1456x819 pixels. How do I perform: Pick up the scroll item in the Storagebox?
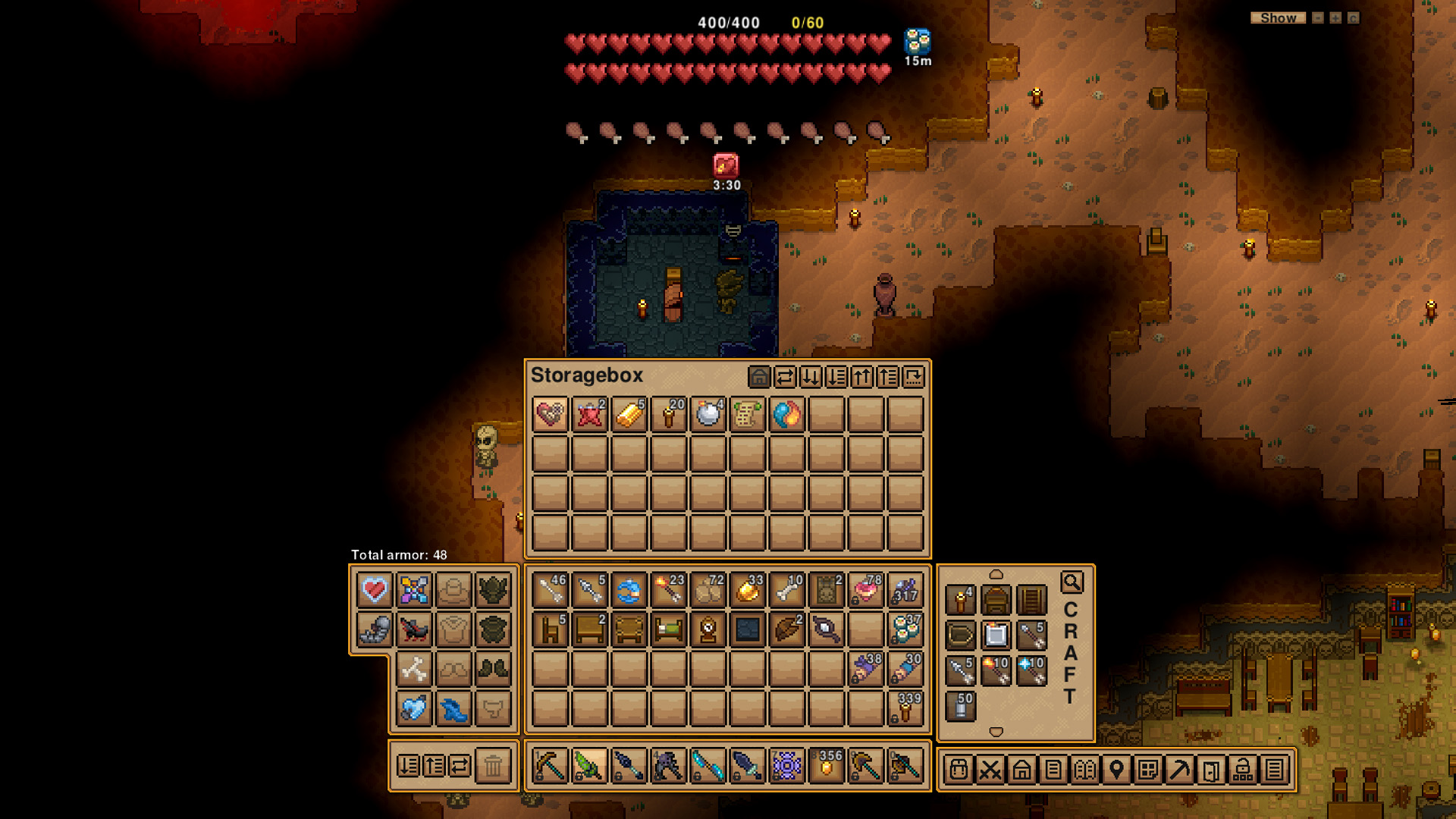[x=748, y=415]
